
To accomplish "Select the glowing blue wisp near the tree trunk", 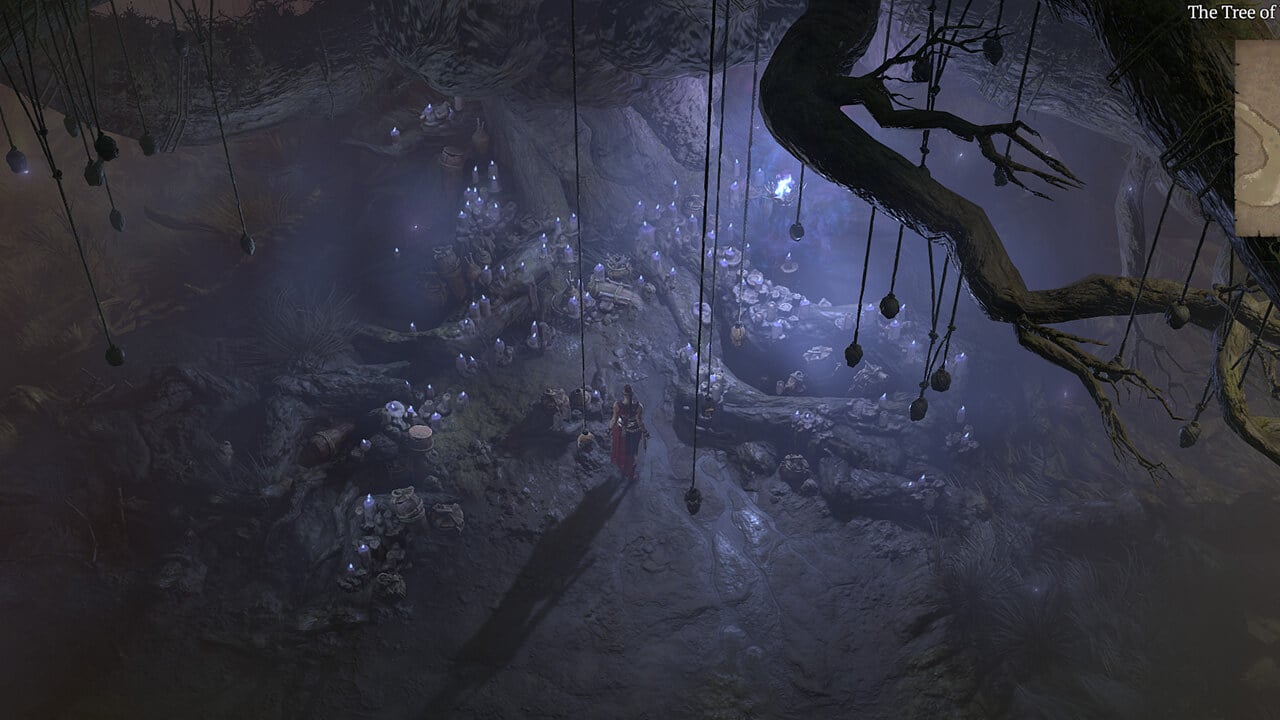I will 783,185.
